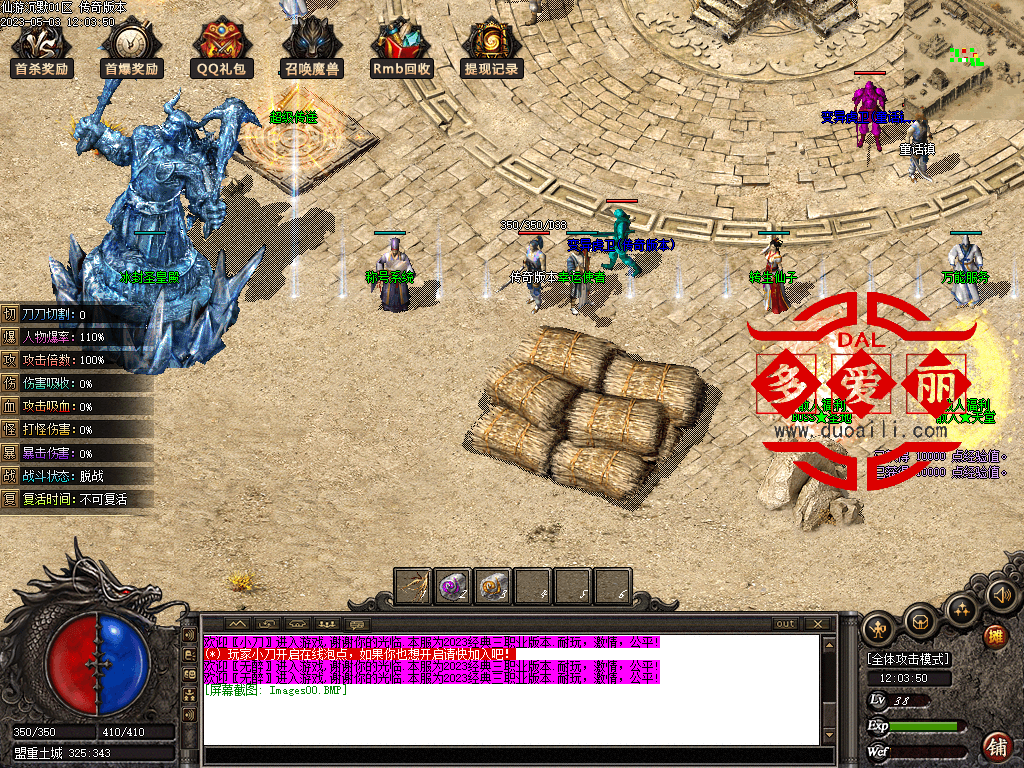Click the chat window's 'out' button

pos(786,624)
